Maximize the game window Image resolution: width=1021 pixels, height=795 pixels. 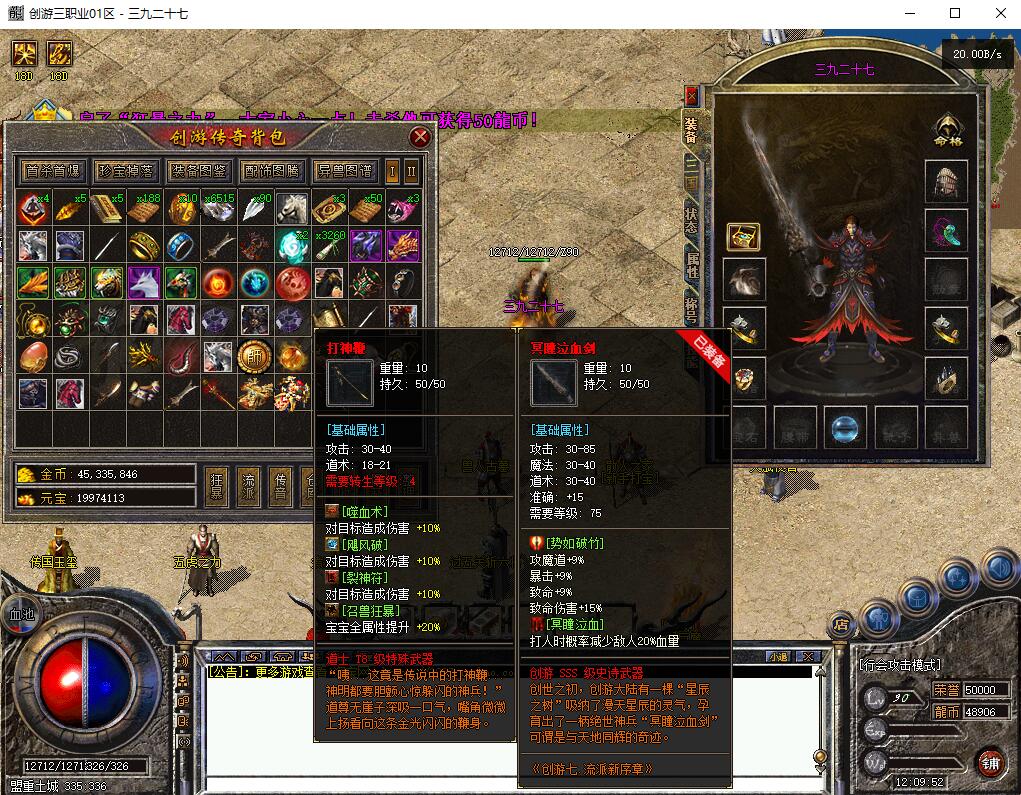[x=954, y=13]
